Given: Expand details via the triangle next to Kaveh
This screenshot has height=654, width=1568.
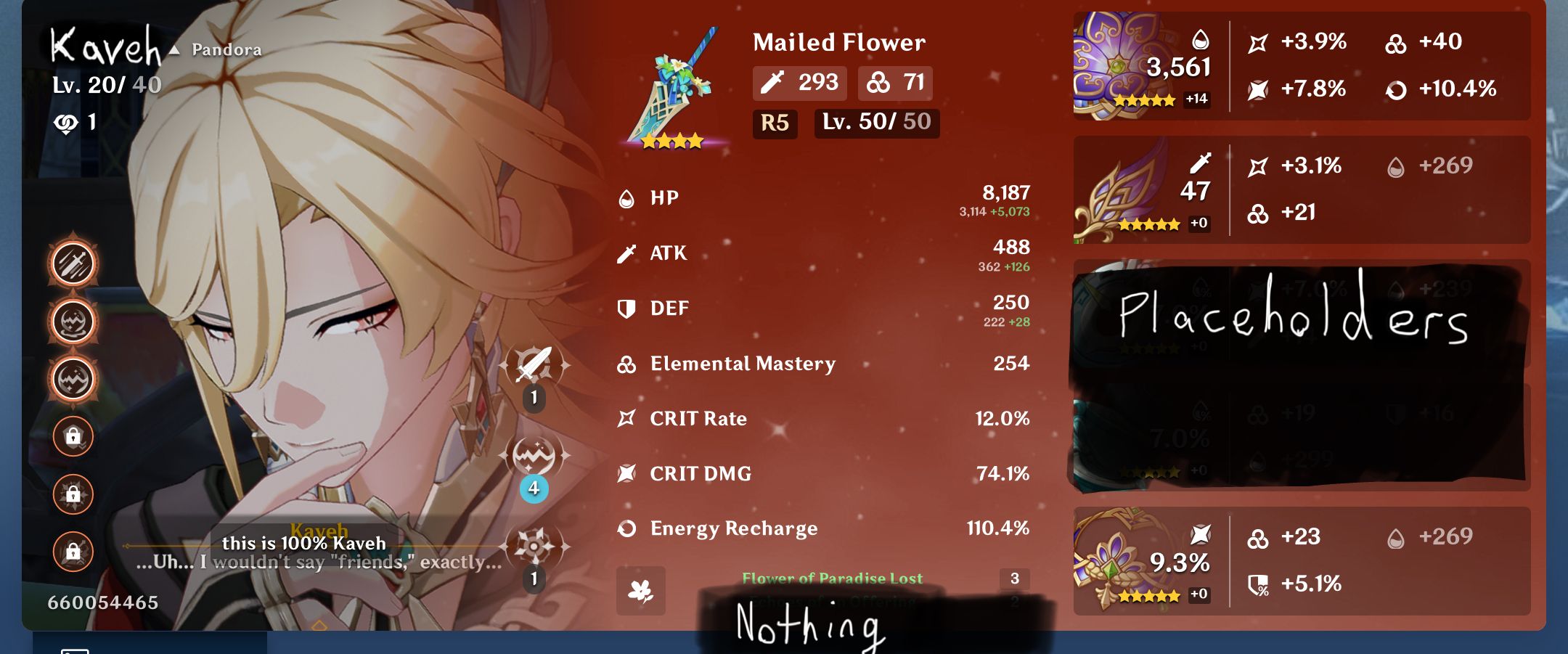Looking at the screenshot, I should click(x=174, y=52).
